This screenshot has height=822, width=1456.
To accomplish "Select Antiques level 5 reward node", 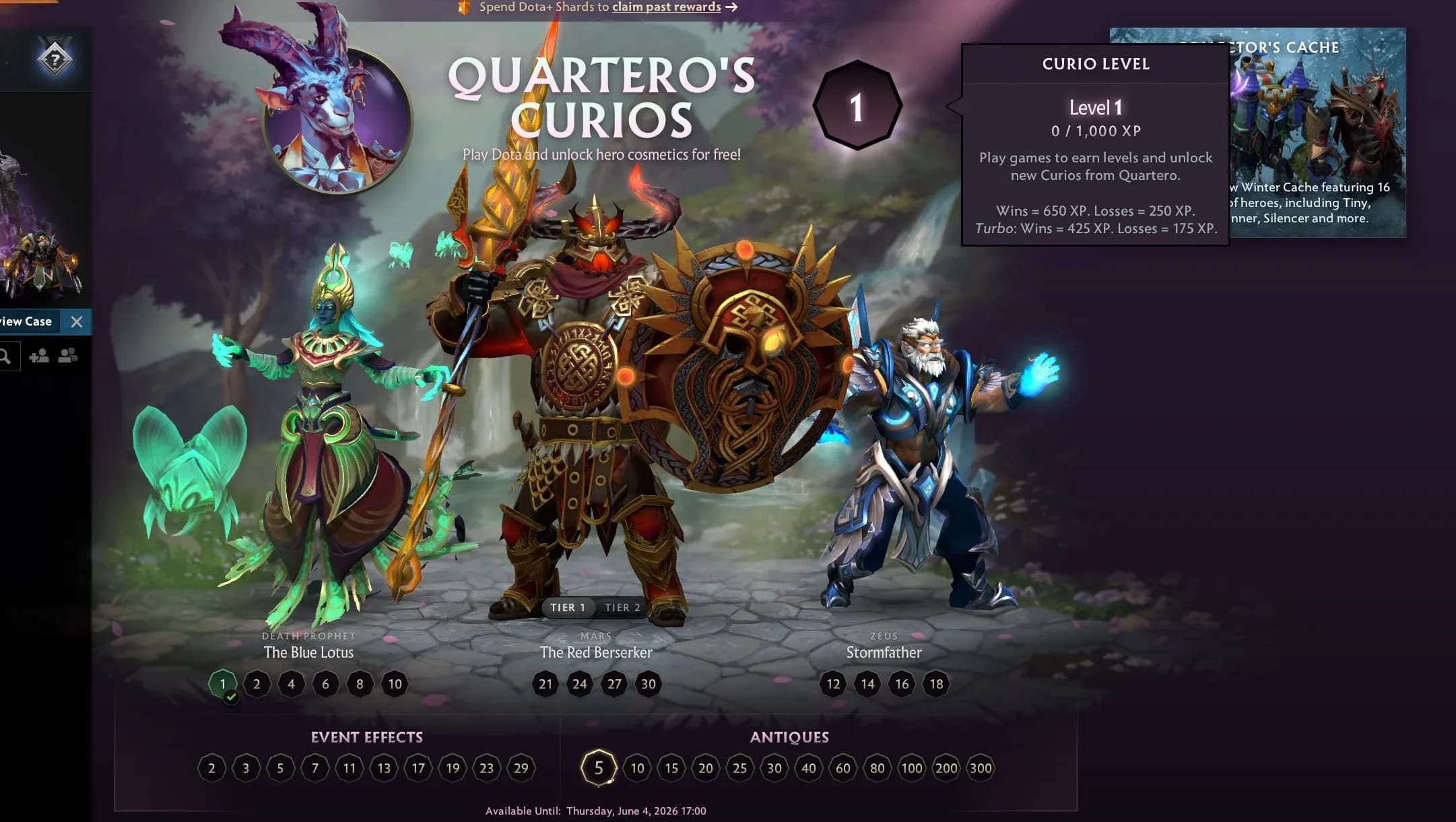I will [597, 767].
